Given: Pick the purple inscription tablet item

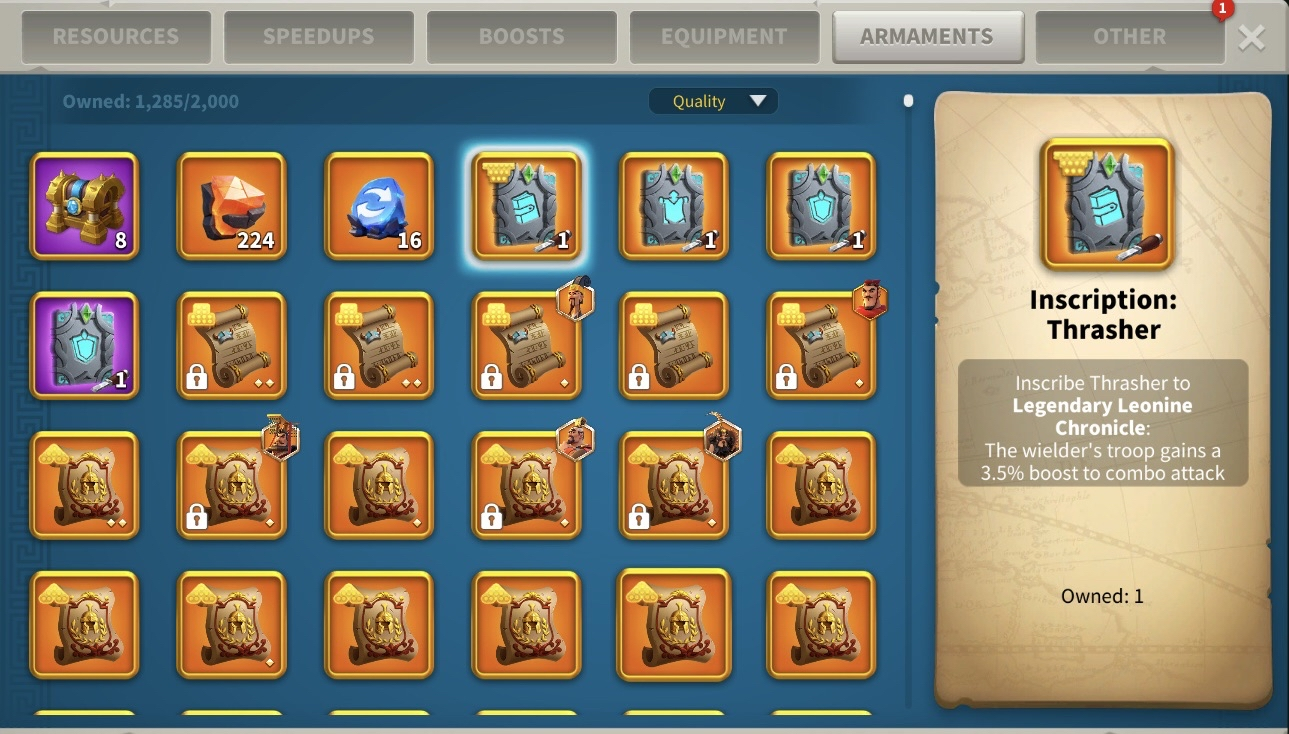Looking at the screenshot, I should pyautogui.click(x=84, y=346).
